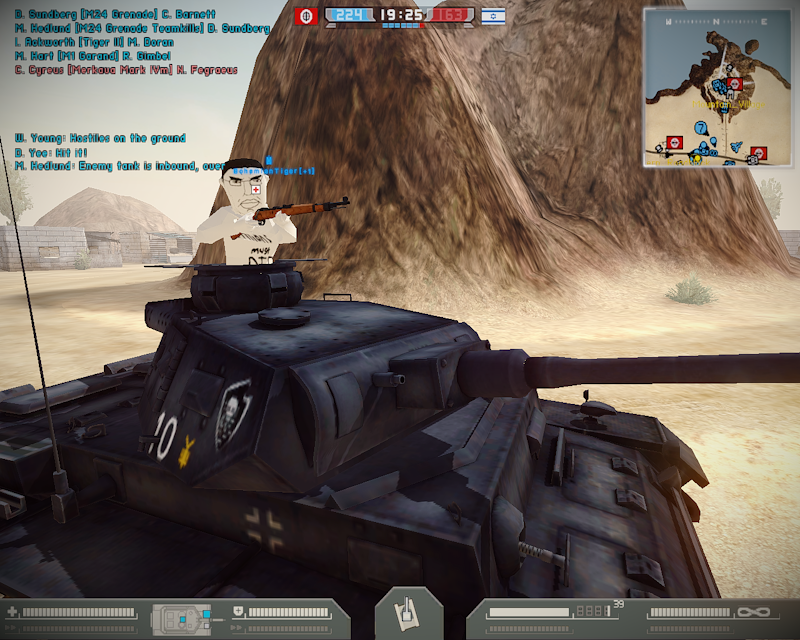Click the red team emblem flag icon
Screen dimensions: 800x640
pos(306,15)
